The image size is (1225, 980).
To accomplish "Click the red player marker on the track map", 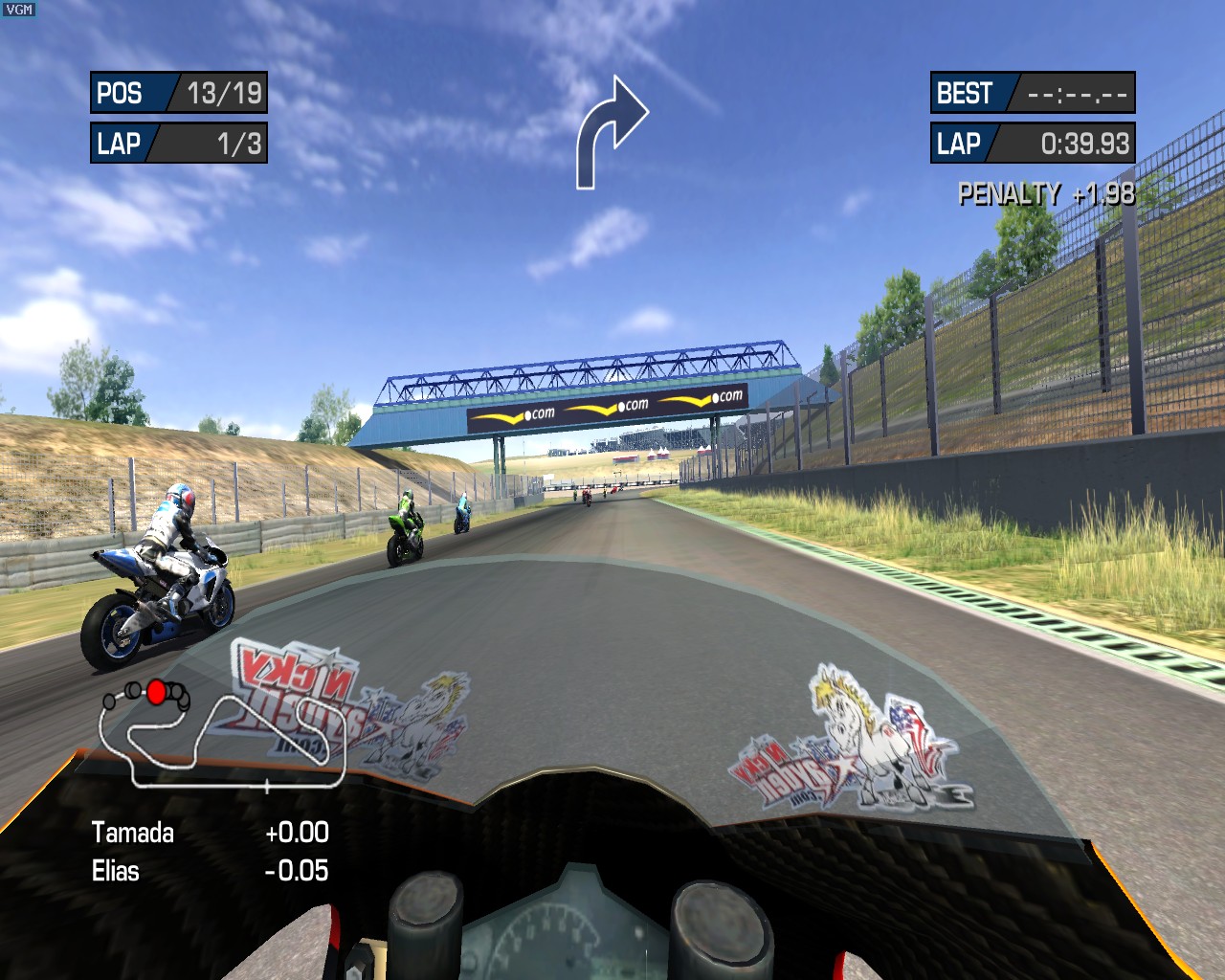I will 157,691.
